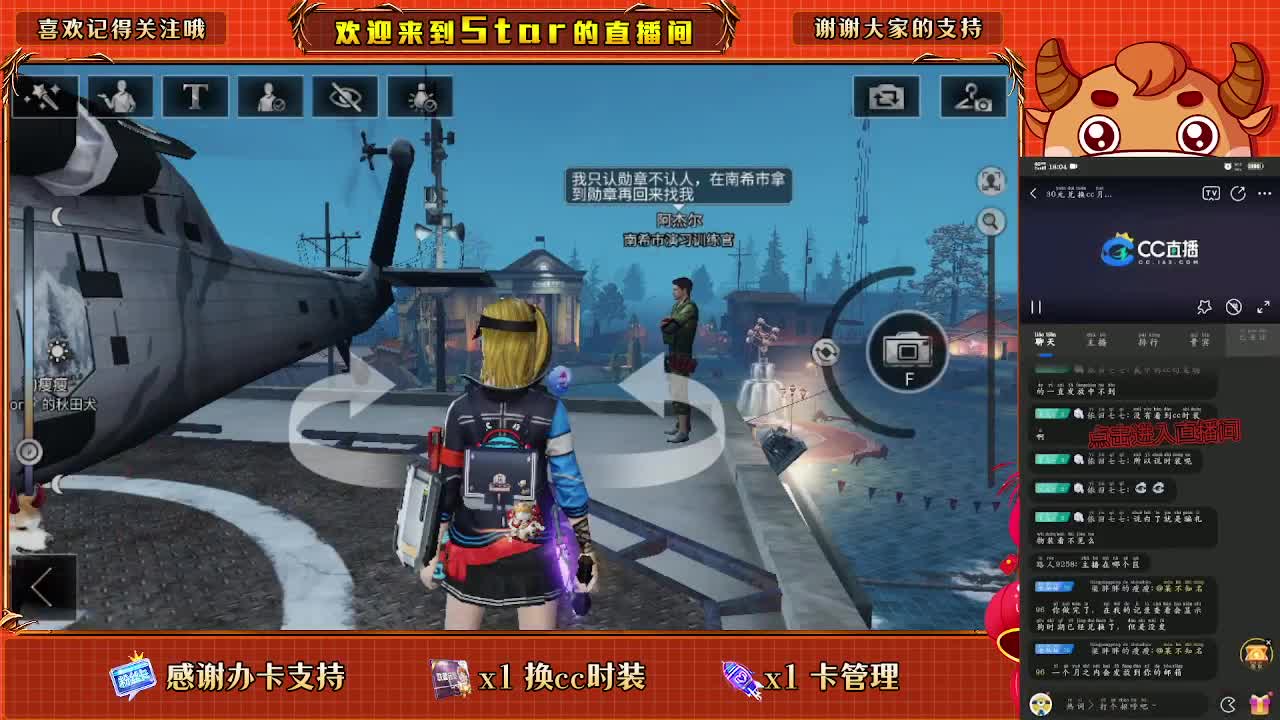Toggle the hide-UI eye icon

tap(345, 96)
